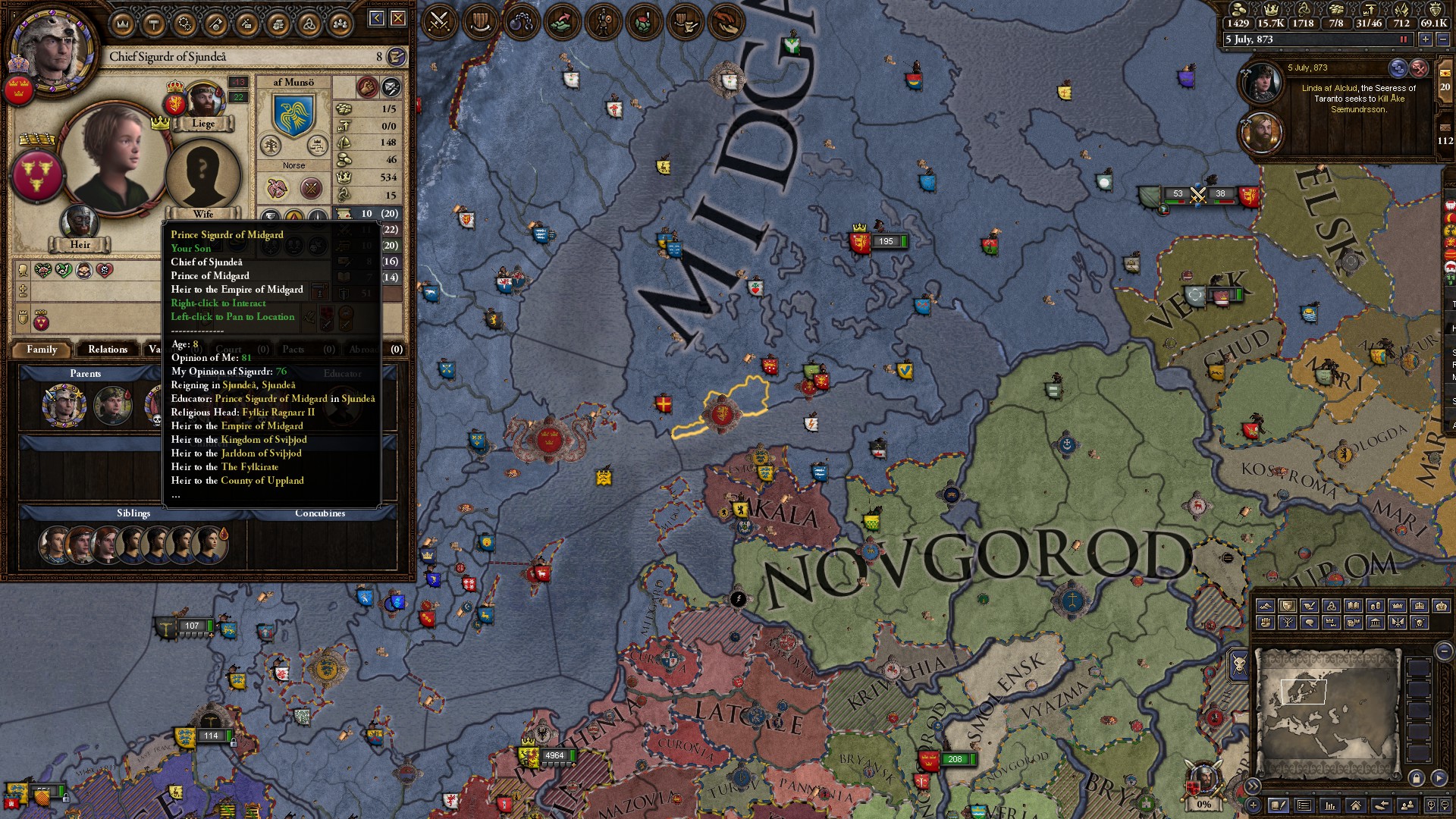This screenshot has height=819, width=1456.
Task: Collapse the minimap using the double-arrow chevron
Action: pyautogui.click(x=1254, y=786)
